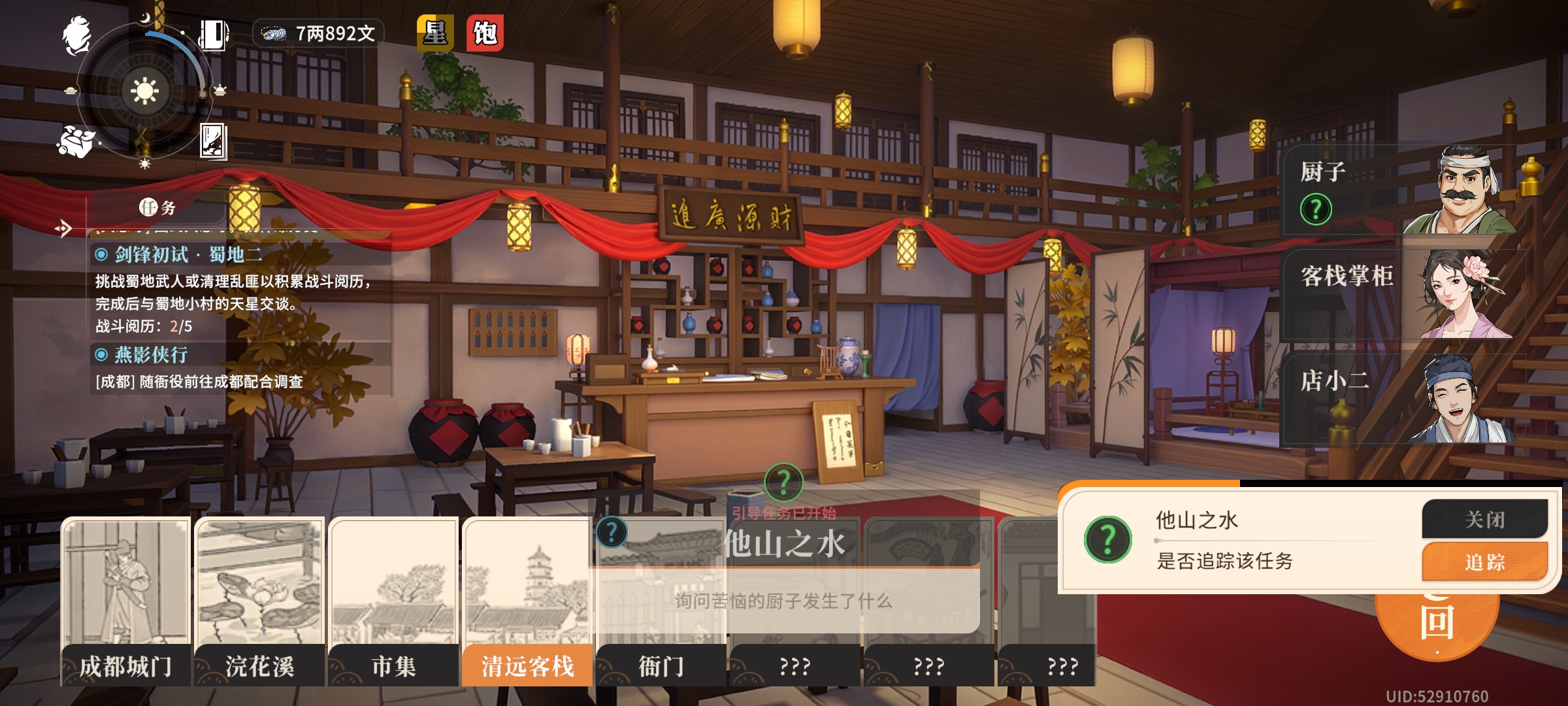The image size is (1568, 706).
Task: Click 追踪 to track the 他山之水 quest
Action: pyautogui.click(x=1486, y=561)
